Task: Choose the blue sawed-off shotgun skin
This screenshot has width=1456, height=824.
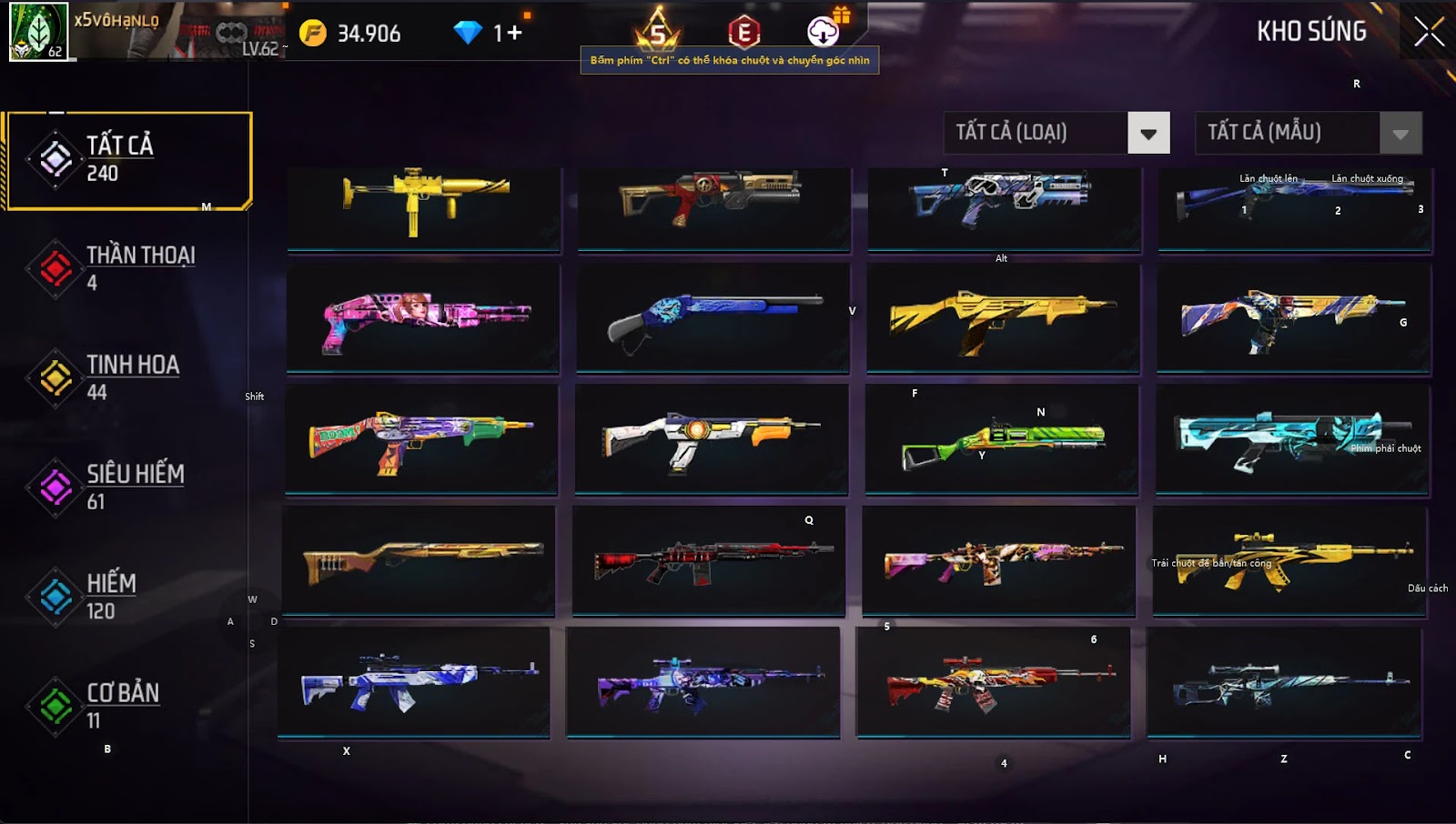Action: (x=713, y=318)
